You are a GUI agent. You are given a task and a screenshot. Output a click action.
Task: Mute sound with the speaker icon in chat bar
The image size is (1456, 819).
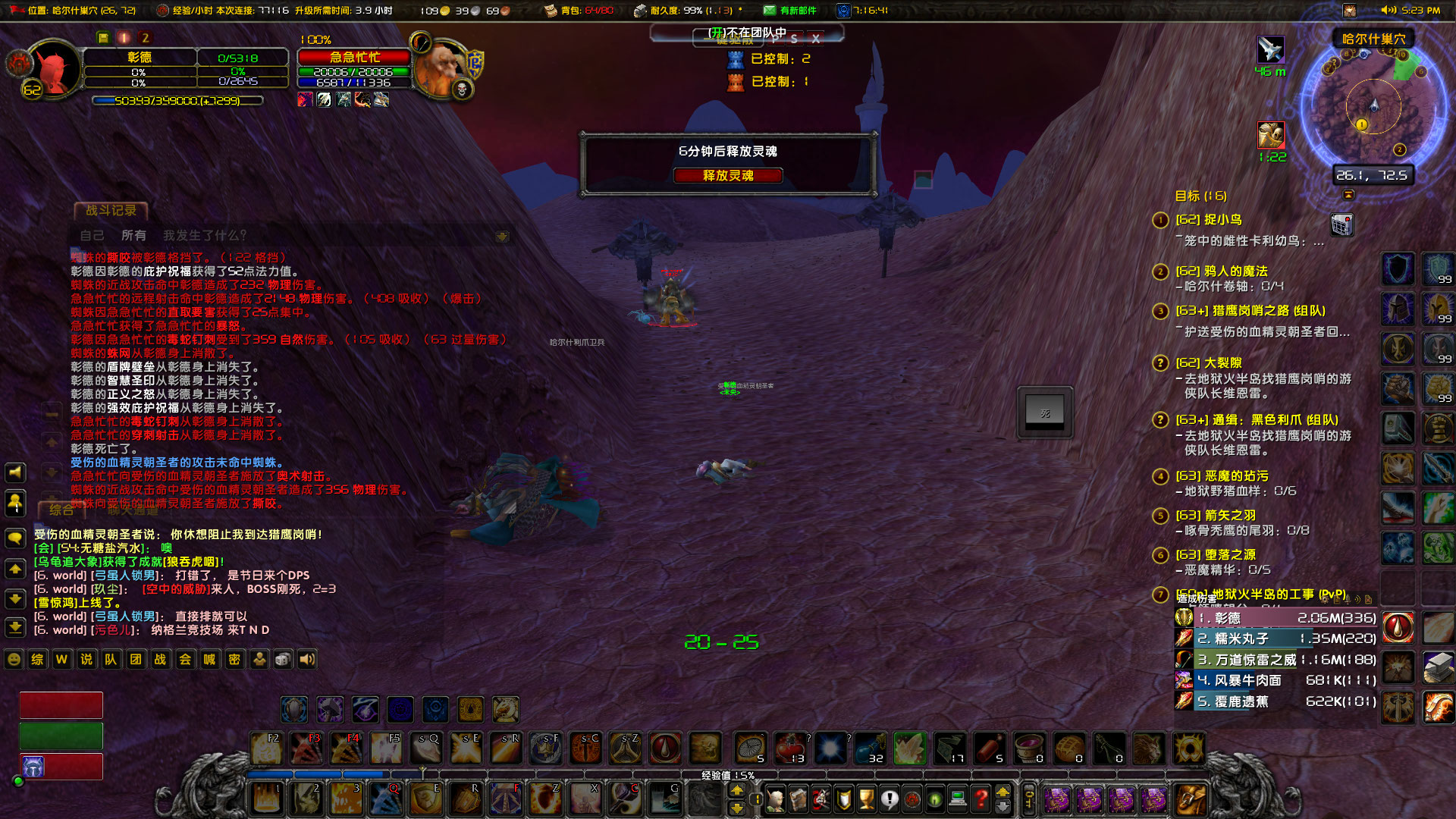click(x=307, y=659)
